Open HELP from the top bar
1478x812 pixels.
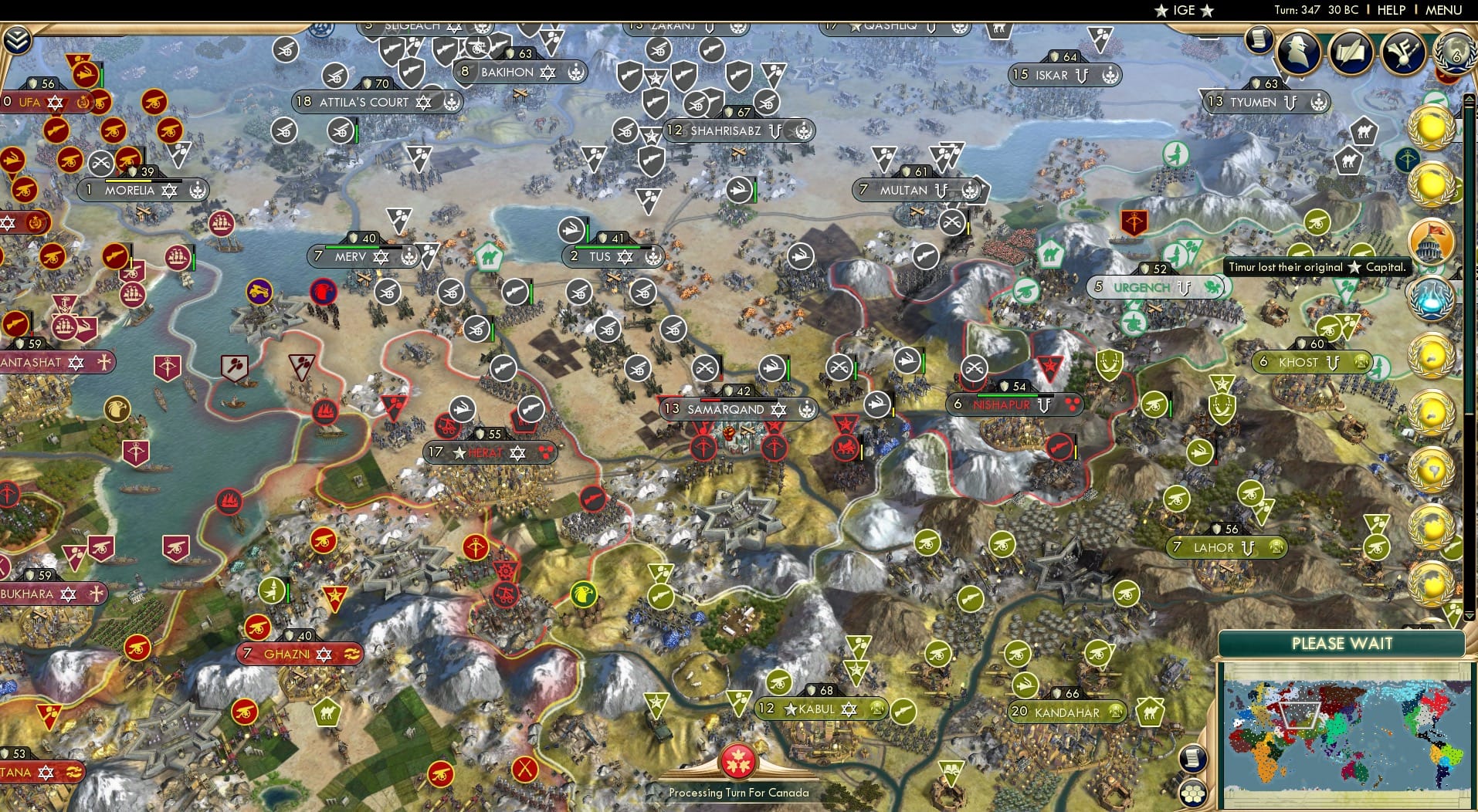1391,10
